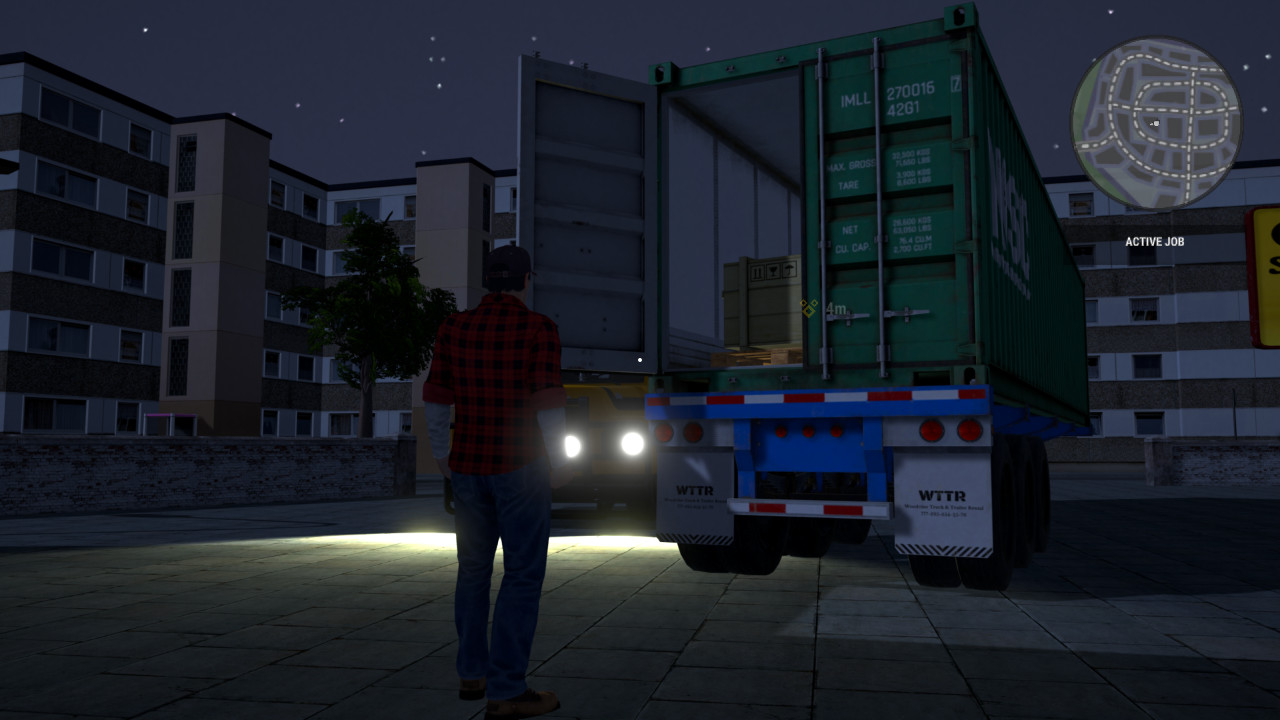The image size is (1280, 720).
Task: Click the fragile glass symbol on the wooden crate
Action: 773,271
